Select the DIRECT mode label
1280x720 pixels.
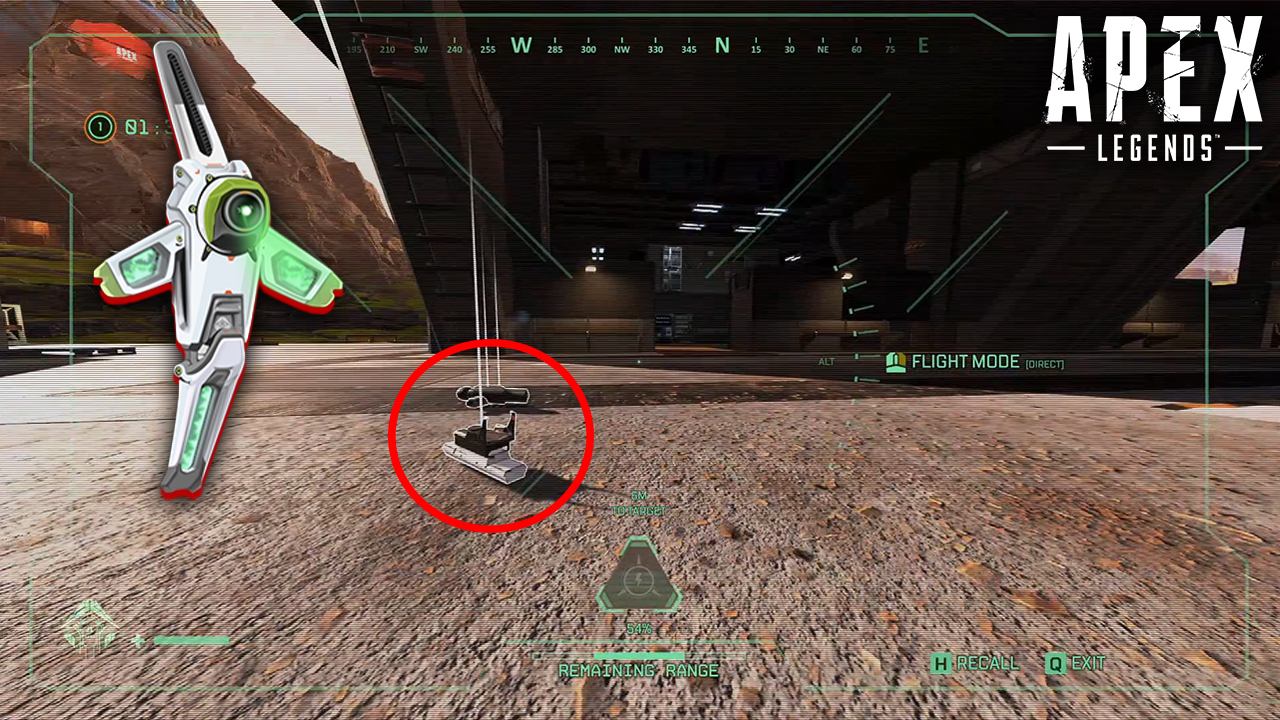pos(1043,363)
